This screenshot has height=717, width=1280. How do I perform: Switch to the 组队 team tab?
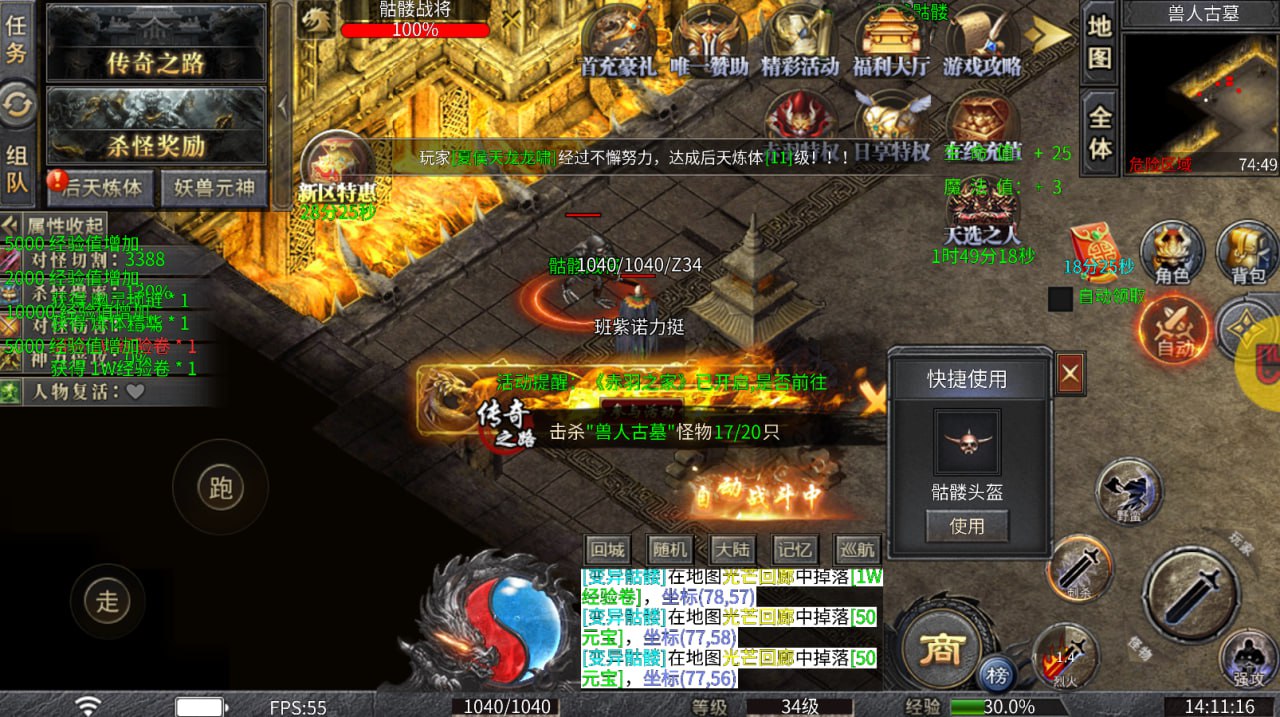click(x=16, y=168)
